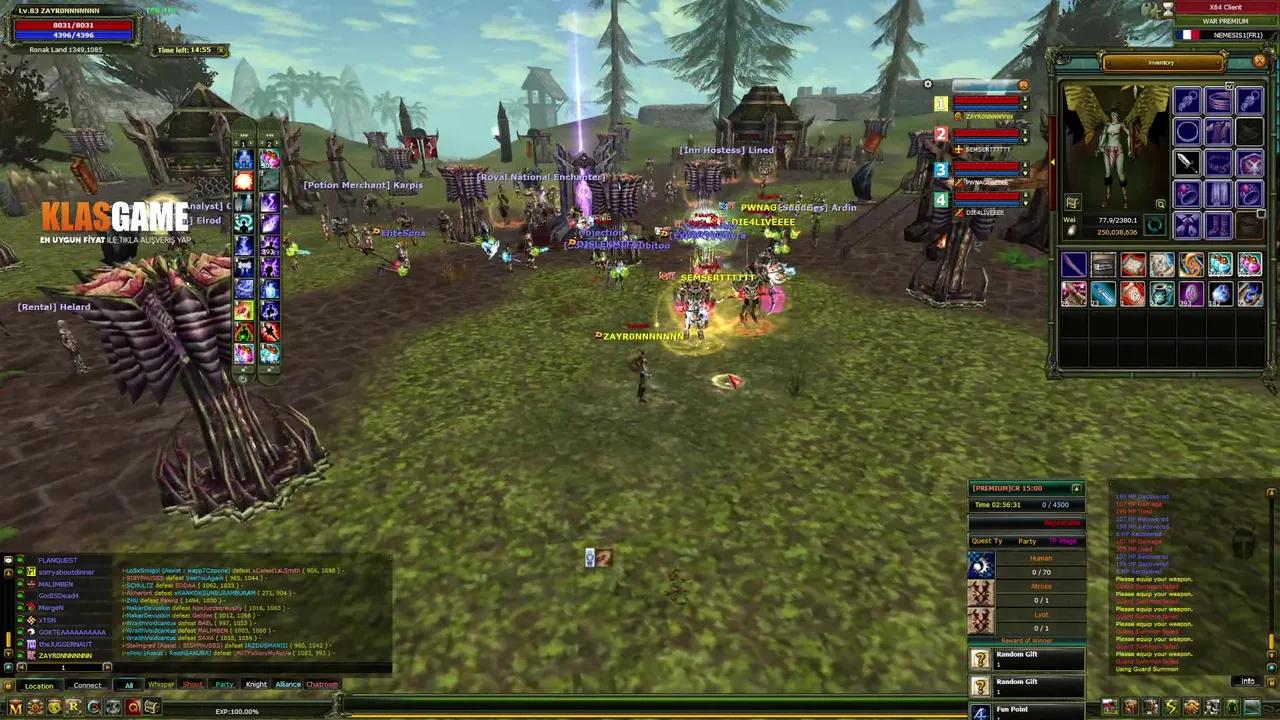Viewport: 1280px width, 720px height.
Task: Switch chat to the Shout tab
Action: 192,685
